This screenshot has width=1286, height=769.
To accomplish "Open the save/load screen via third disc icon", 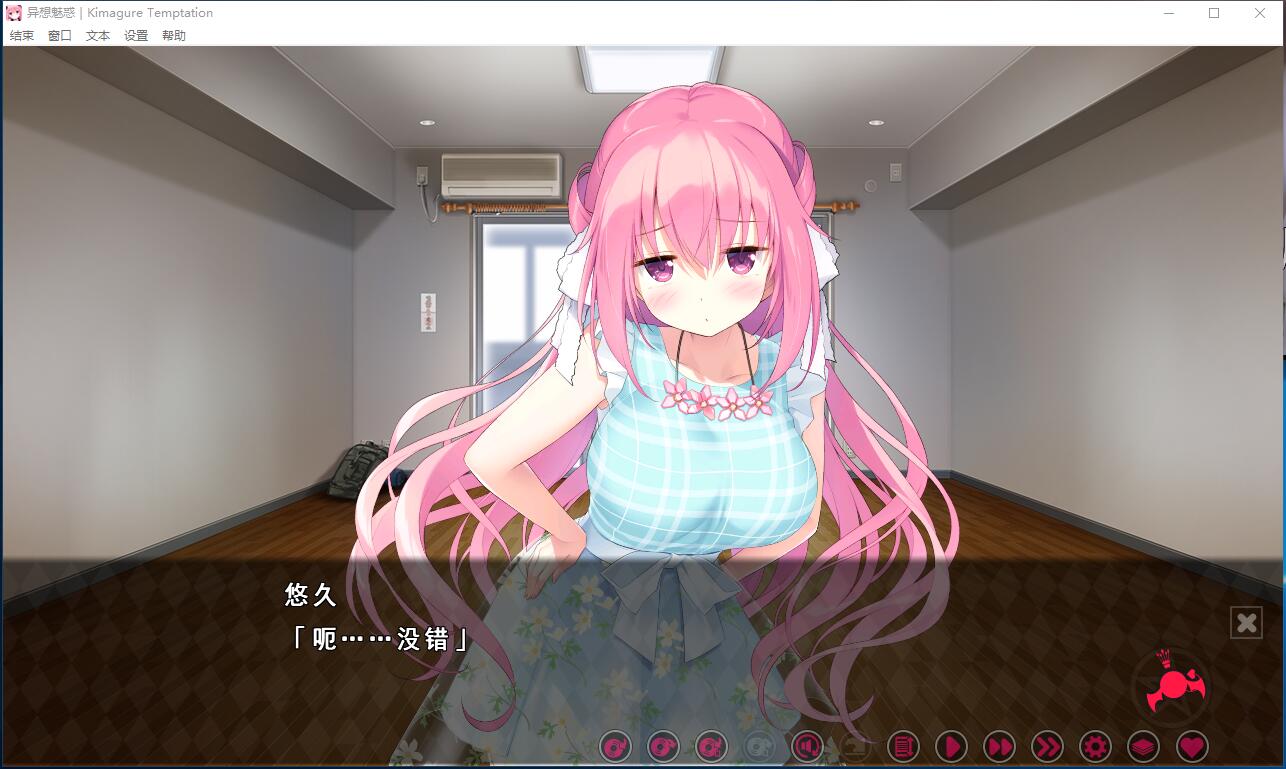I will click(x=709, y=746).
